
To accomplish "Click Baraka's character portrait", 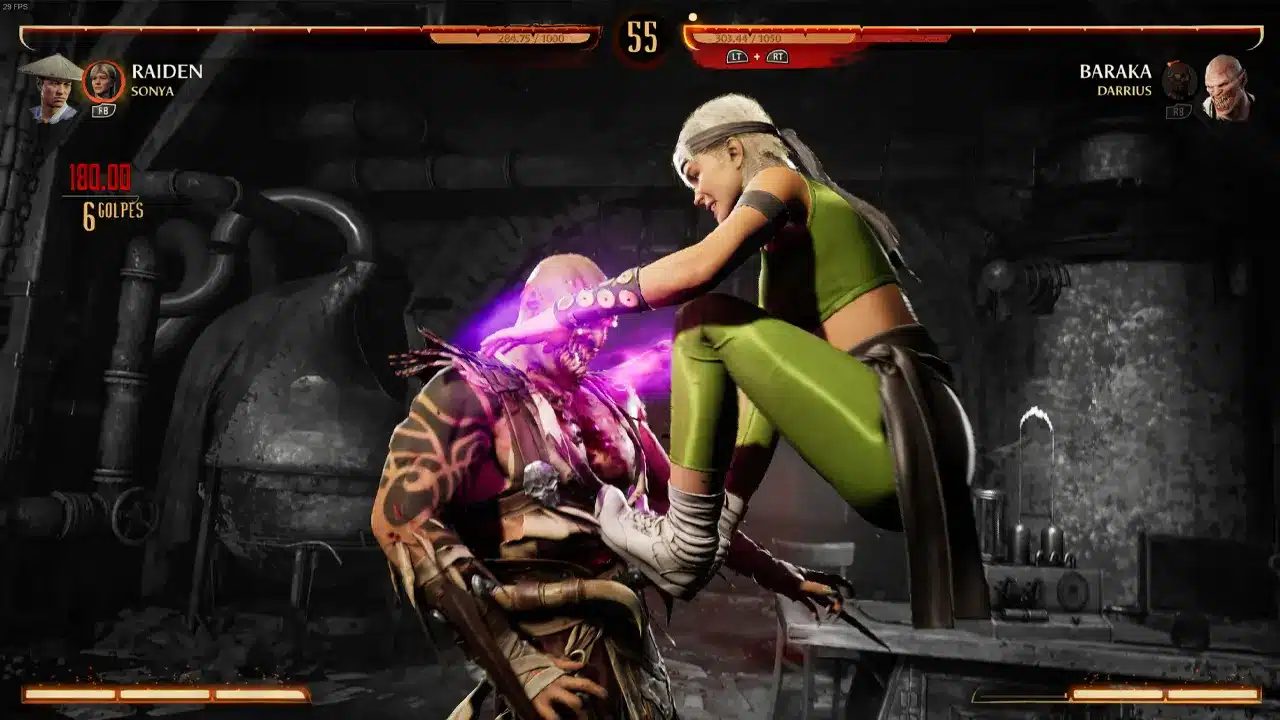I will (x=1226, y=87).
